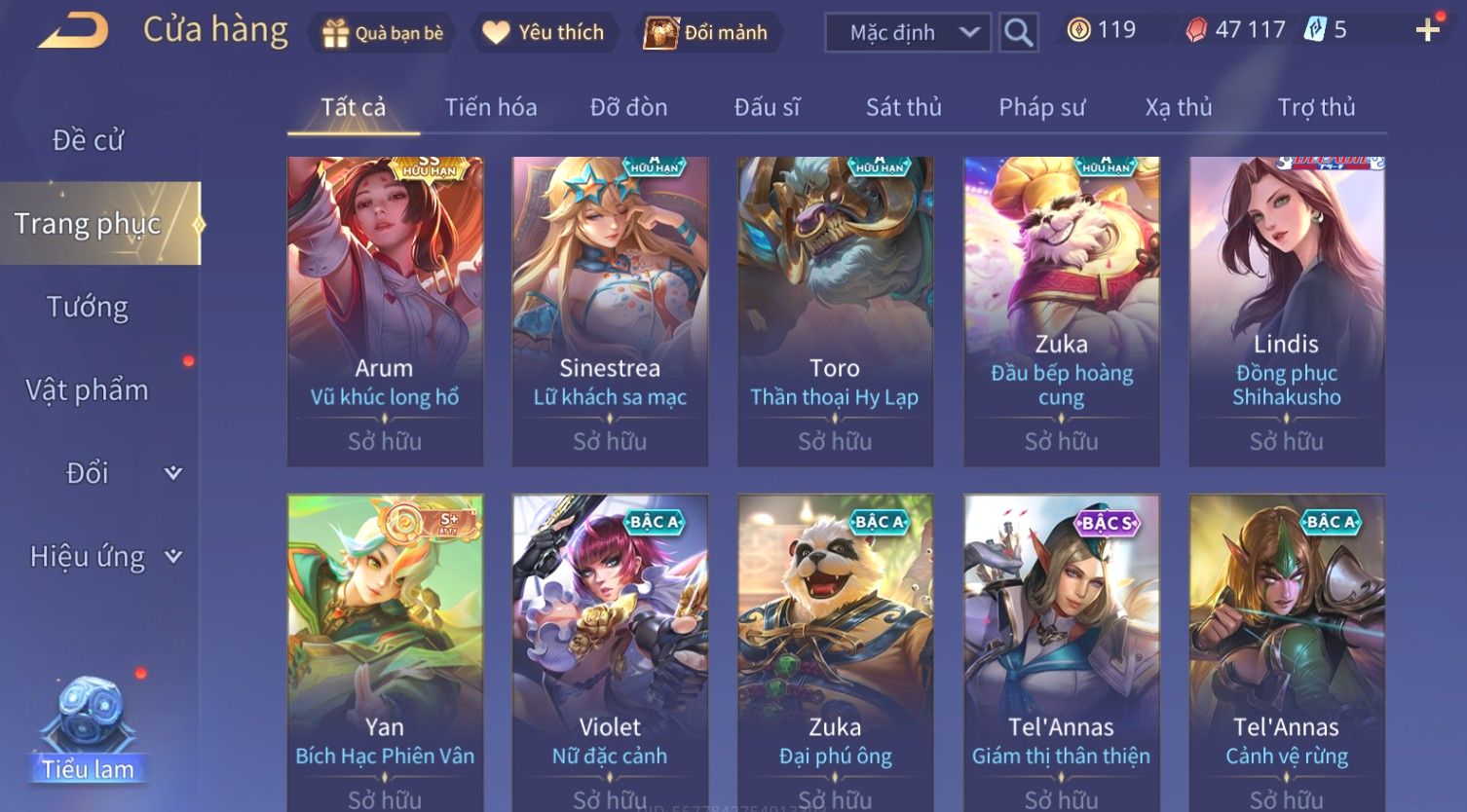The width and height of the screenshot is (1467, 812).
Task: Switch to the Tiến hóa tab
Action: click(490, 107)
